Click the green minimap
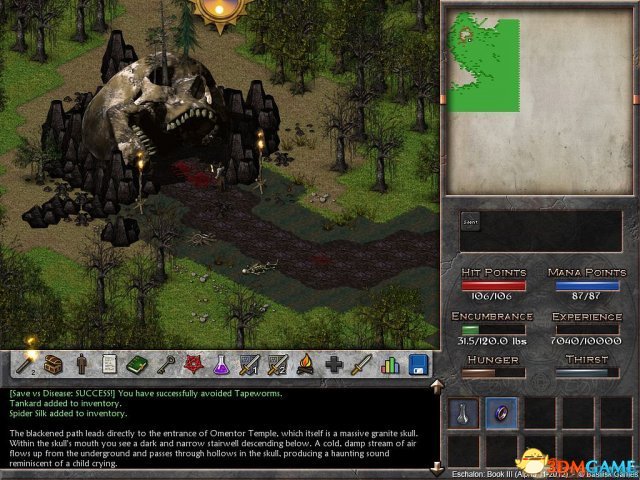The width and height of the screenshot is (640, 480). [x=483, y=65]
